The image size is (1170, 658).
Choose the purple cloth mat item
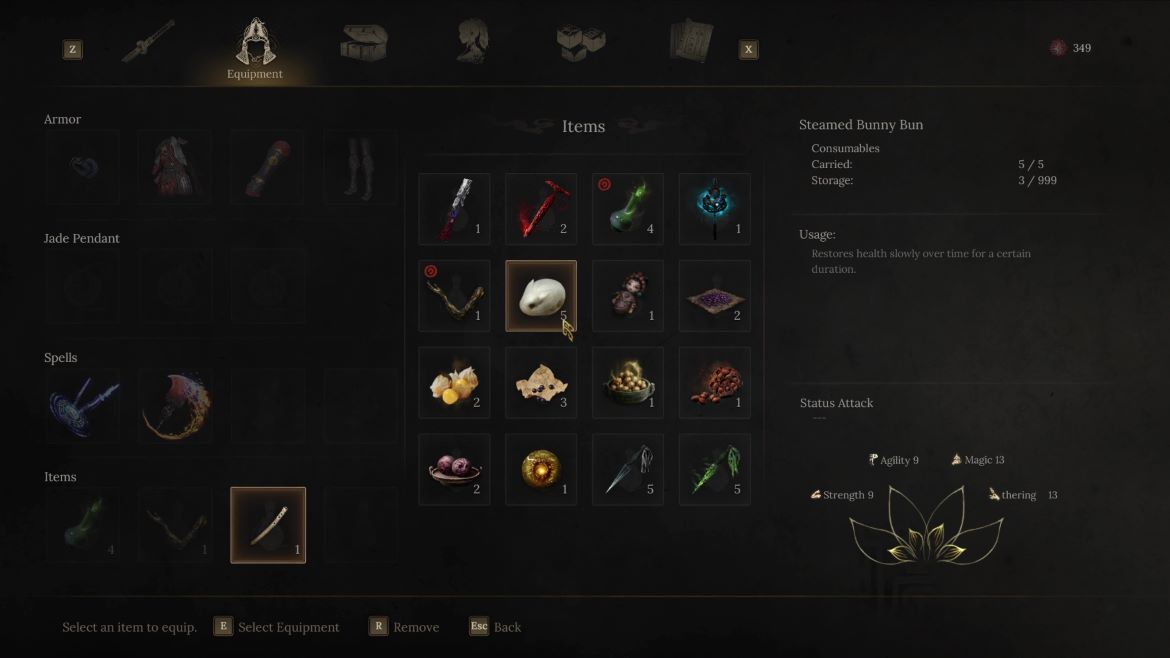click(x=715, y=296)
